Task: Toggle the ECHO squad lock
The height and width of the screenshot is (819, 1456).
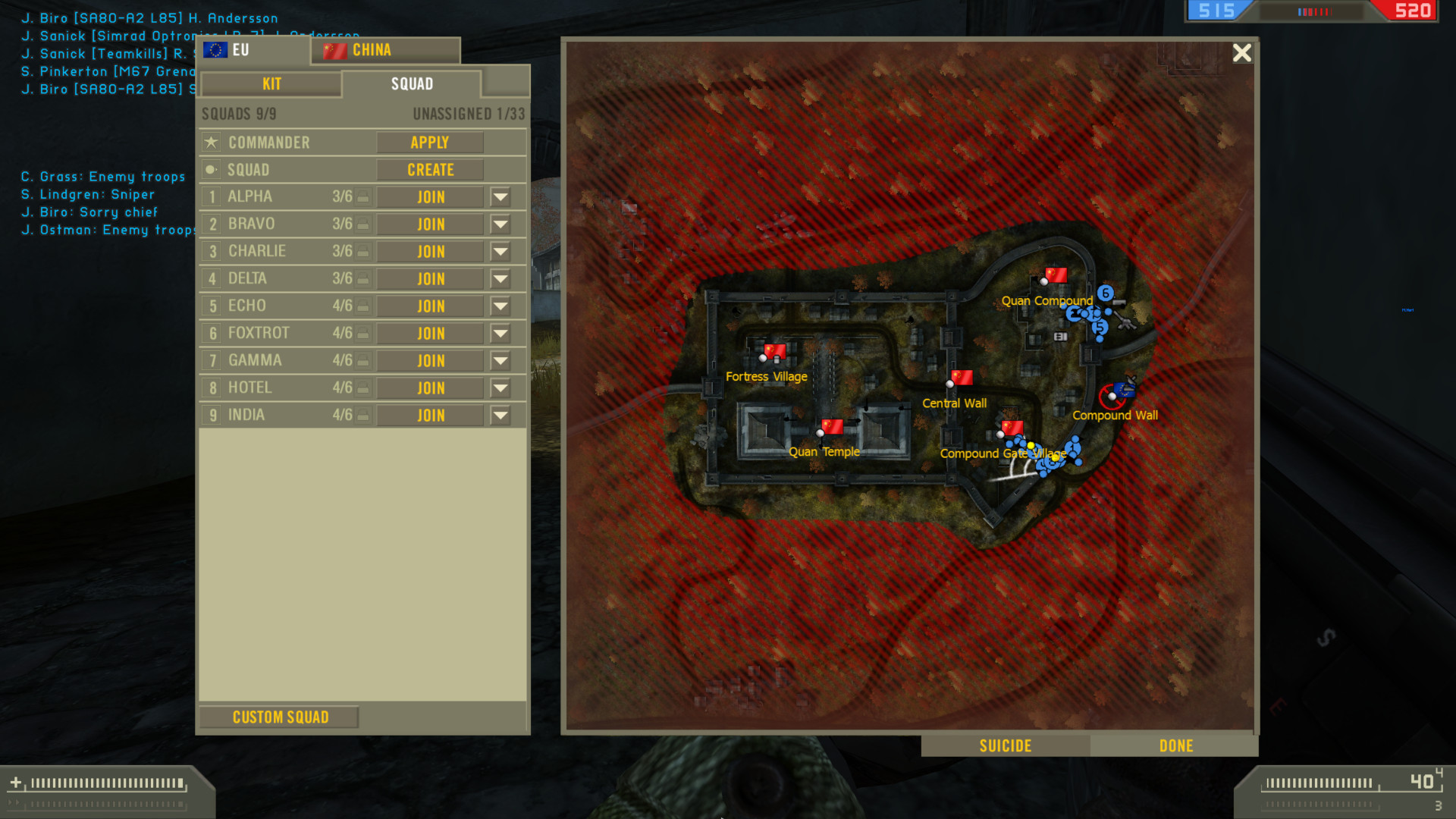Action: pyautogui.click(x=363, y=306)
